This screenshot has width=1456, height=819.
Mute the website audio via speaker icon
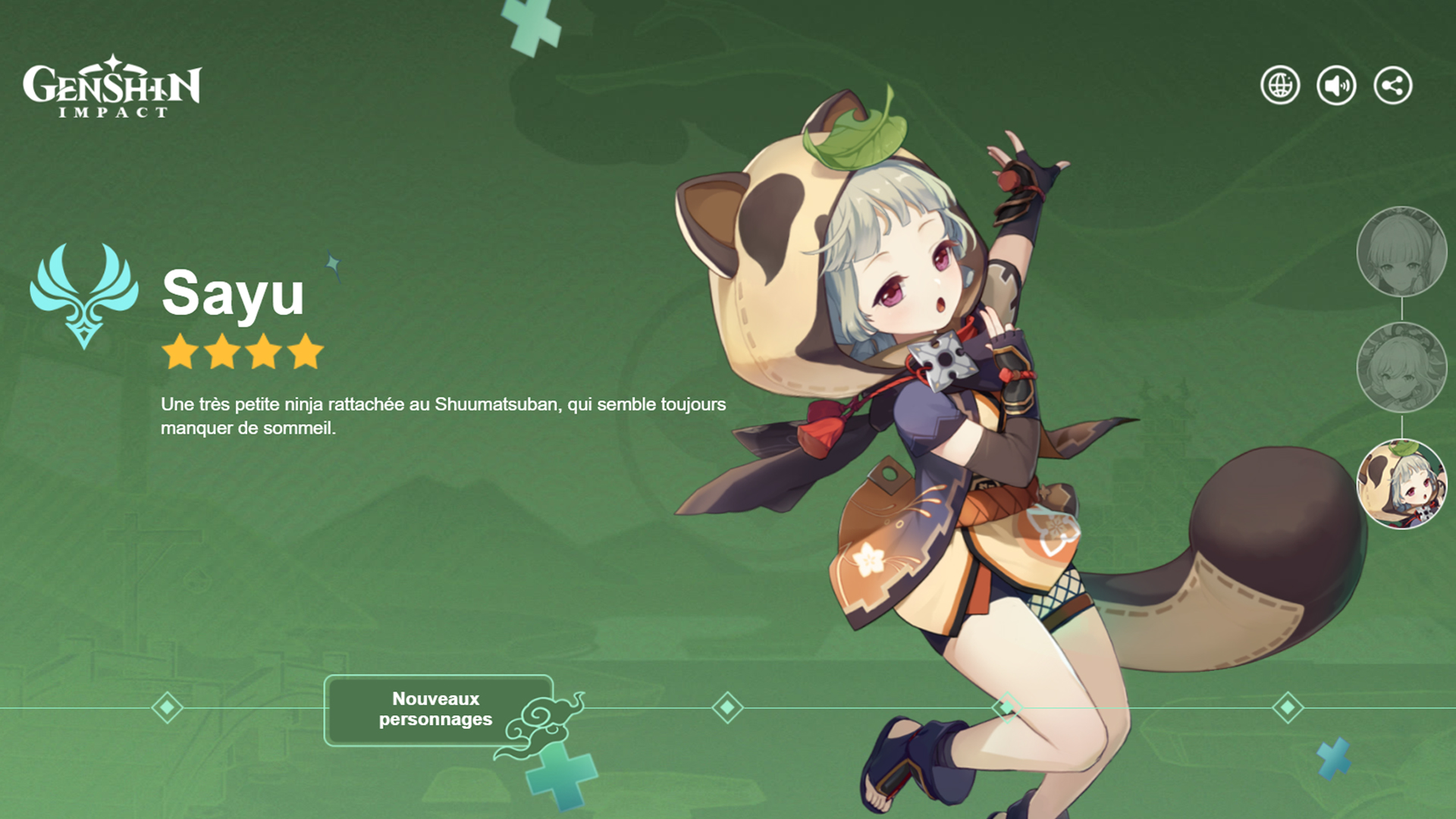click(x=1335, y=86)
